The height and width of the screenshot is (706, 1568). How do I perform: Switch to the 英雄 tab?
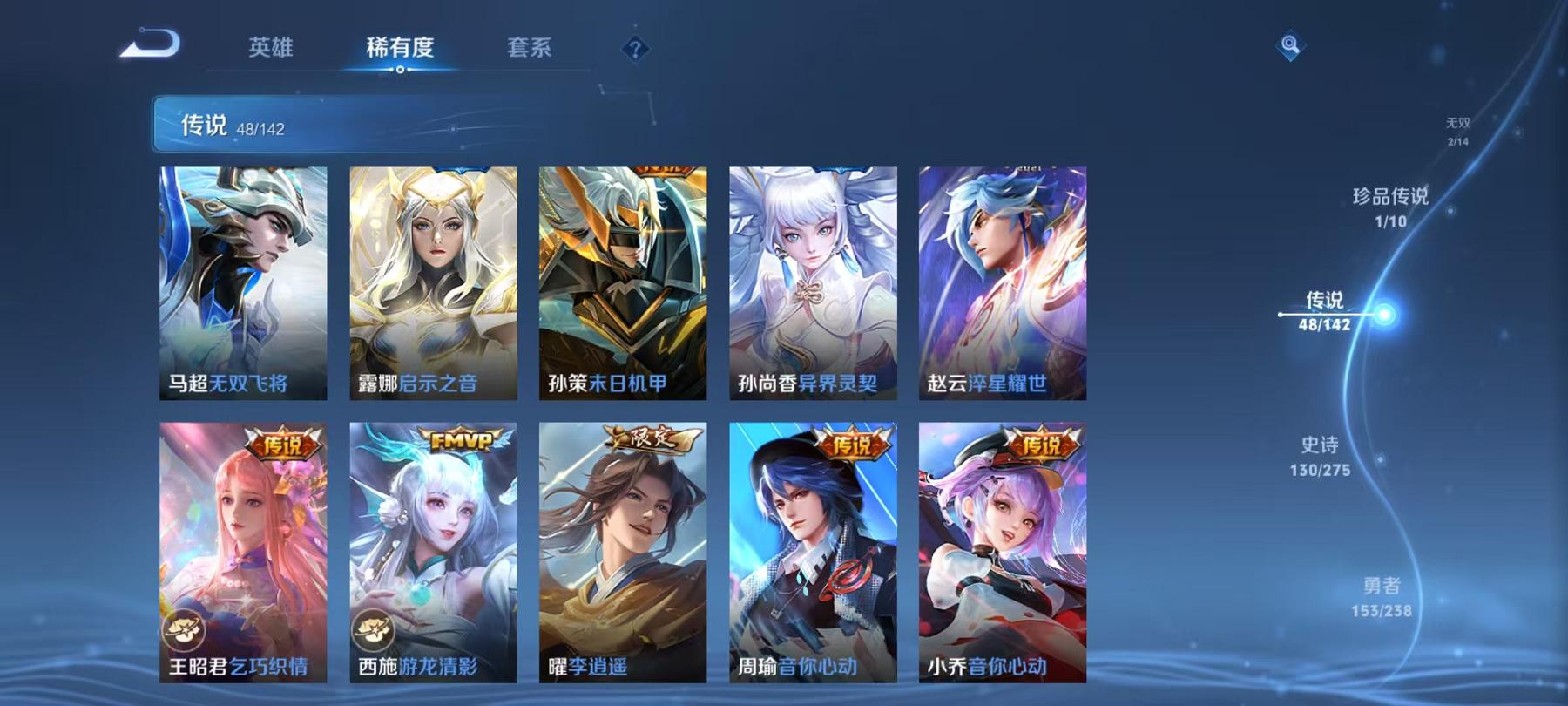coord(270,50)
